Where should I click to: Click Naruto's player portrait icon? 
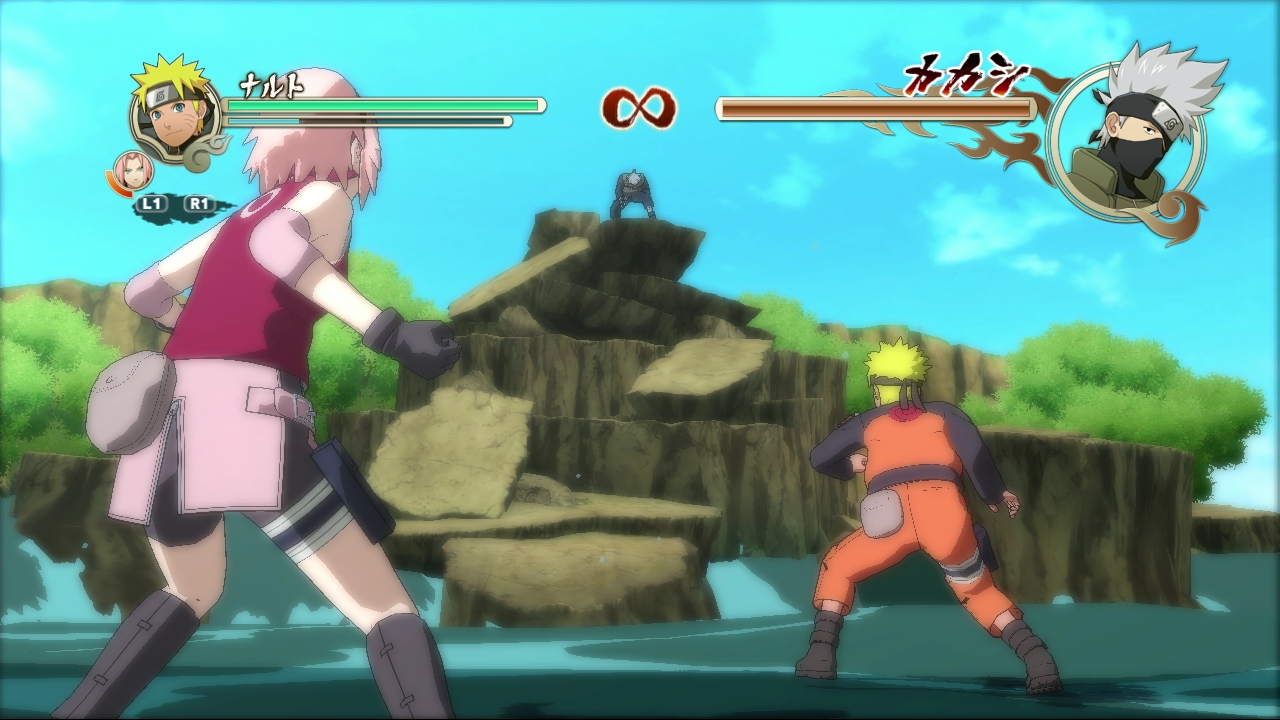(x=175, y=113)
